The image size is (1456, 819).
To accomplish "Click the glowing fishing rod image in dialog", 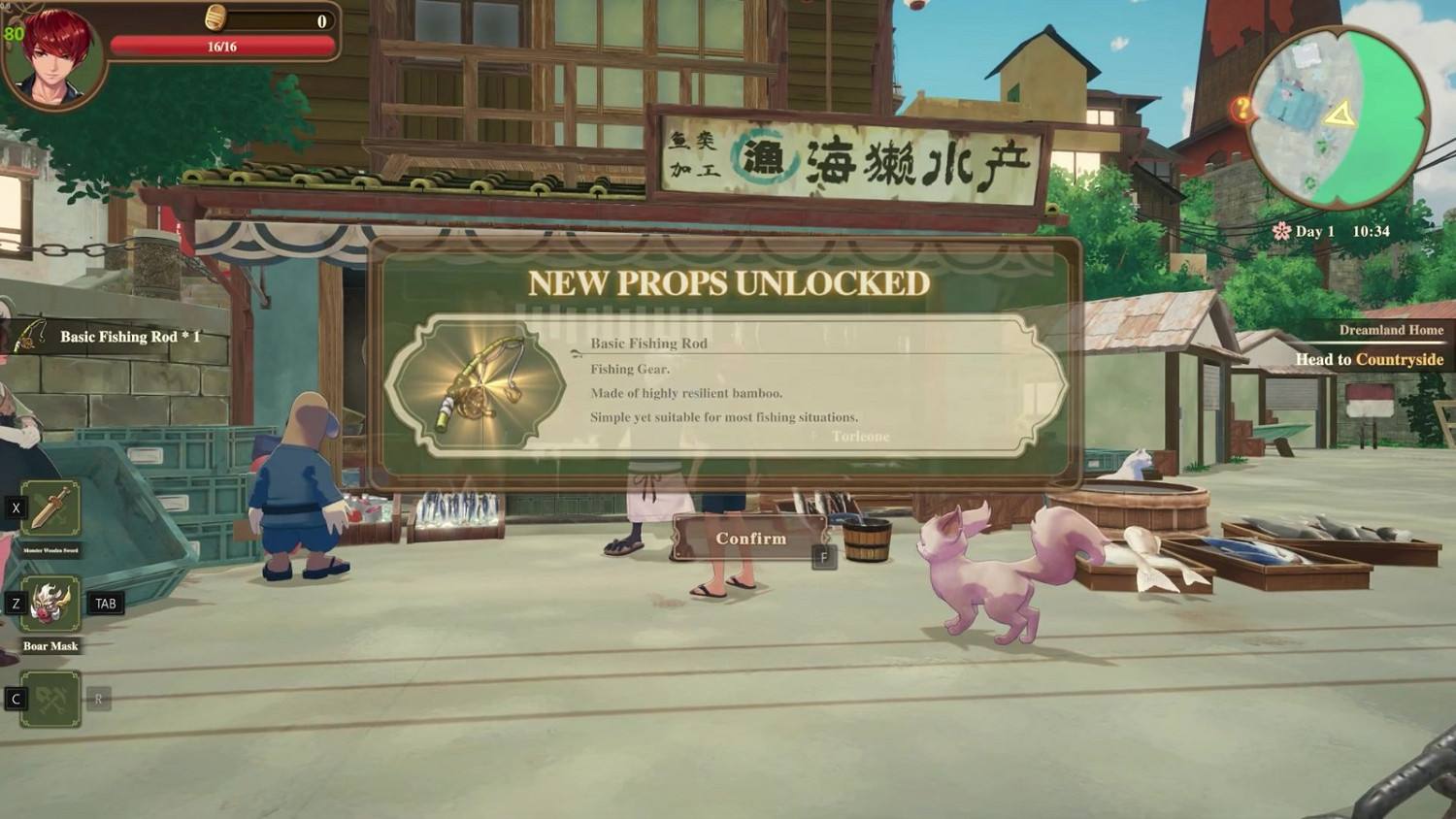I will click(481, 384).
